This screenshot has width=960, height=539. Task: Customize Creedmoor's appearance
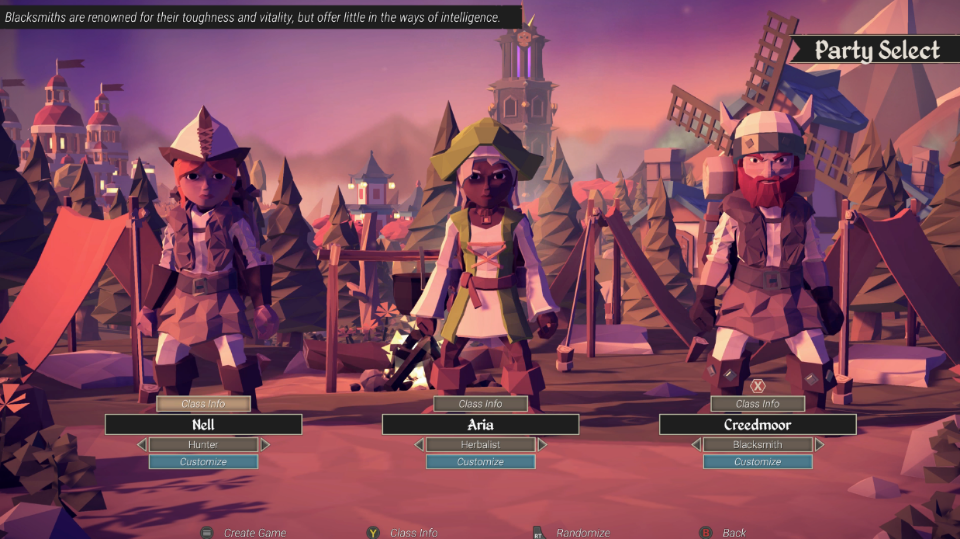click(x=757, y=462)
